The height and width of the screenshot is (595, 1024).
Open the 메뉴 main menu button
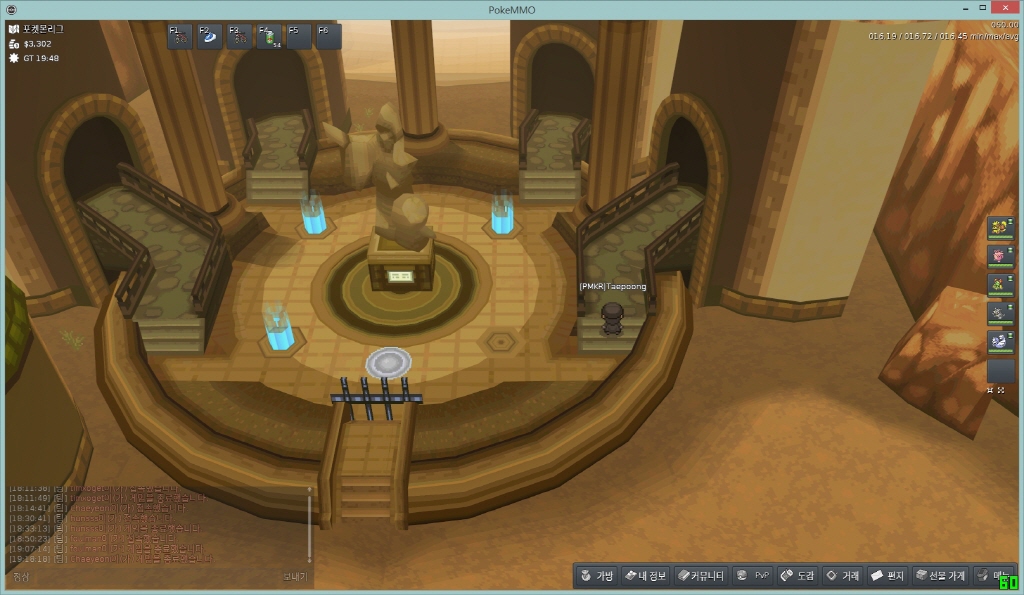tap(993, 576)
